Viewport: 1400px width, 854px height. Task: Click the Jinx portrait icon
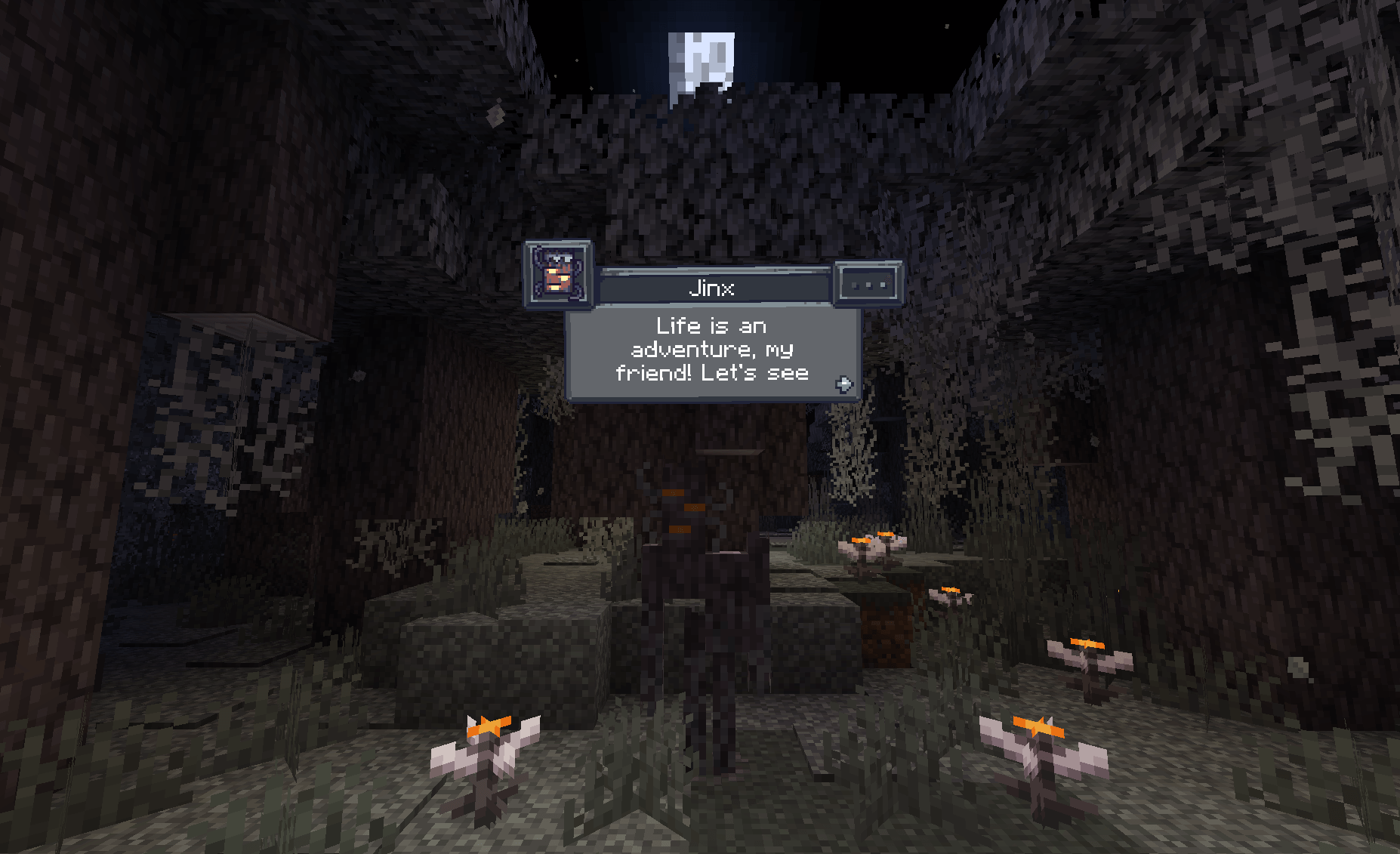click(557, 277)
